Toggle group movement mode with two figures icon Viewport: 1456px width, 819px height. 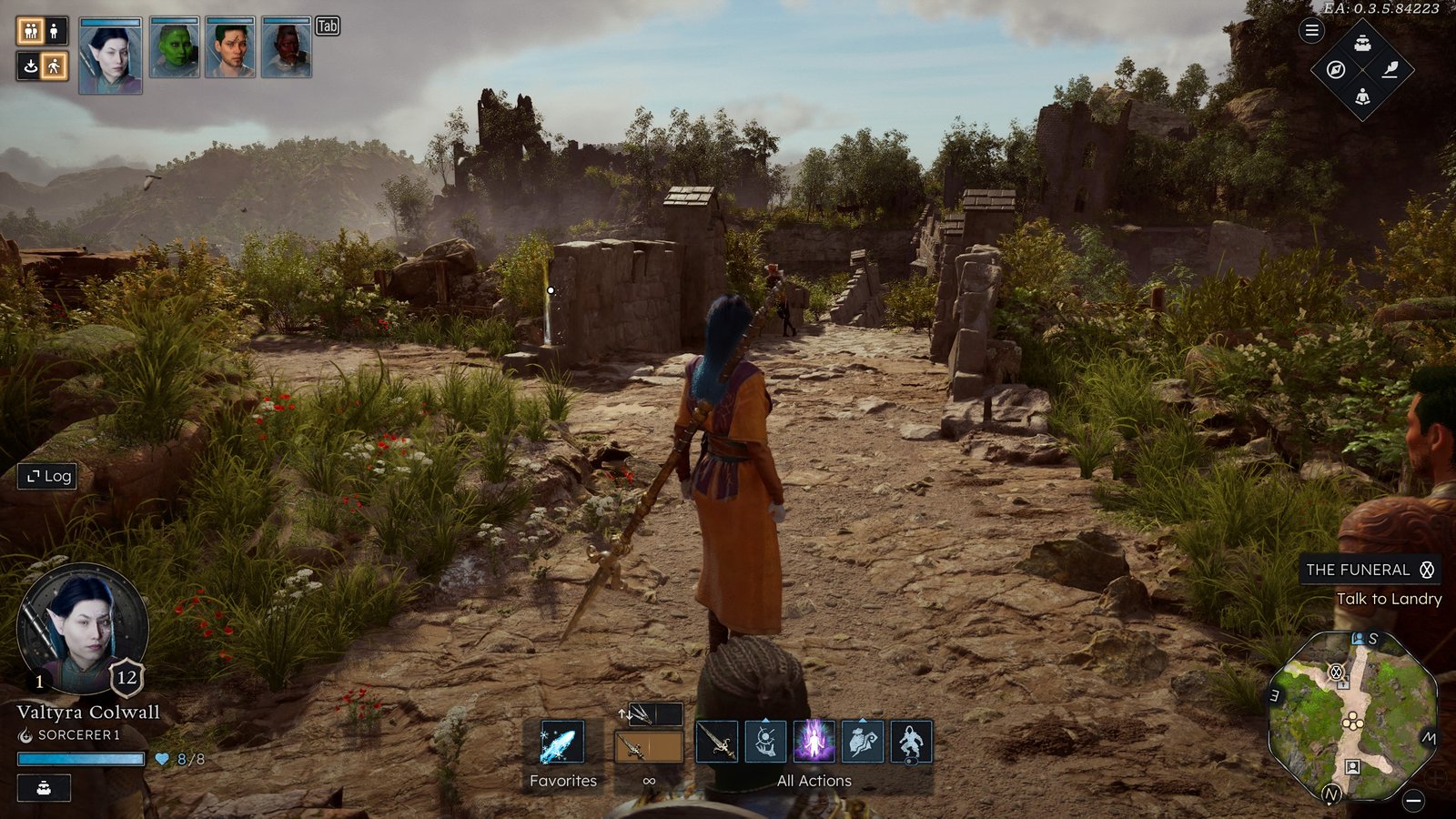pos(30,31)
